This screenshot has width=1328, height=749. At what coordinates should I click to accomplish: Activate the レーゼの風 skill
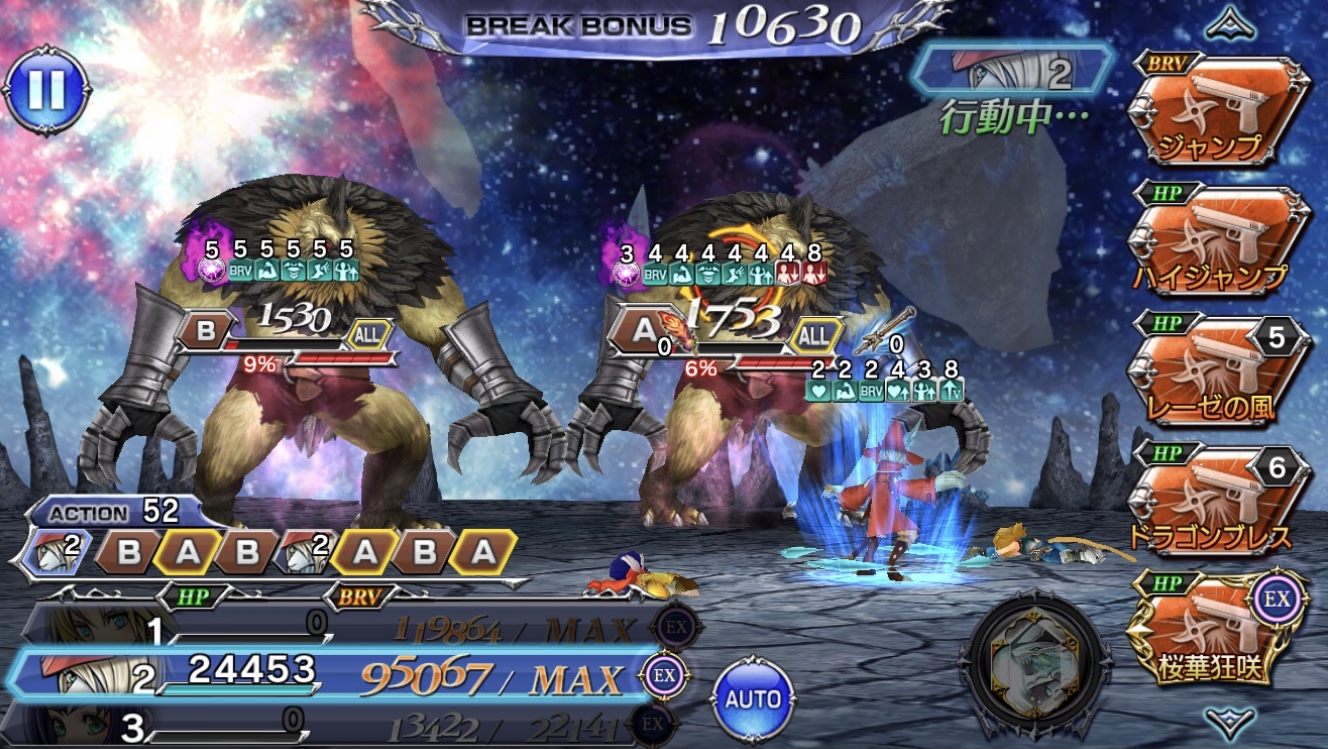coord(1213,372)
